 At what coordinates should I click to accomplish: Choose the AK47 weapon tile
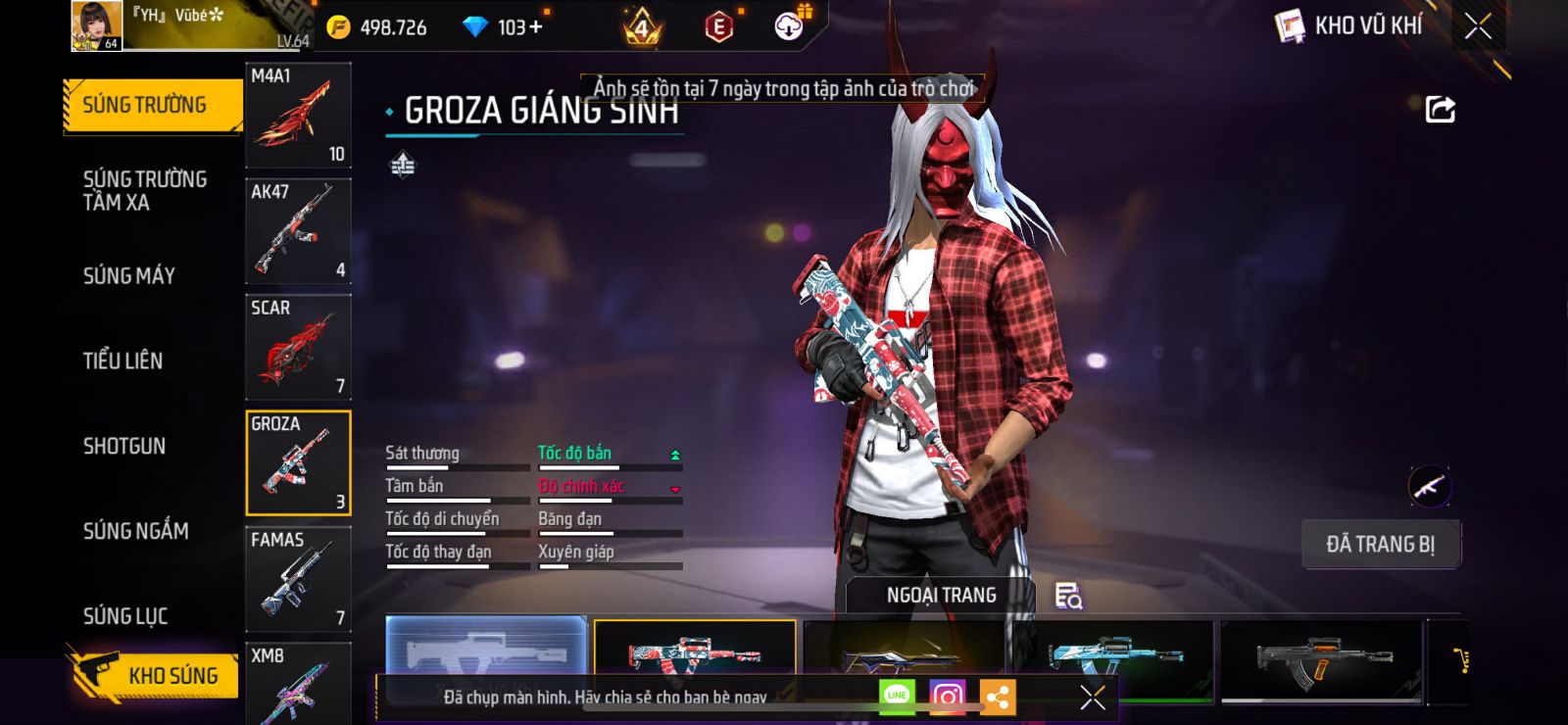click(x=298, y=231)
